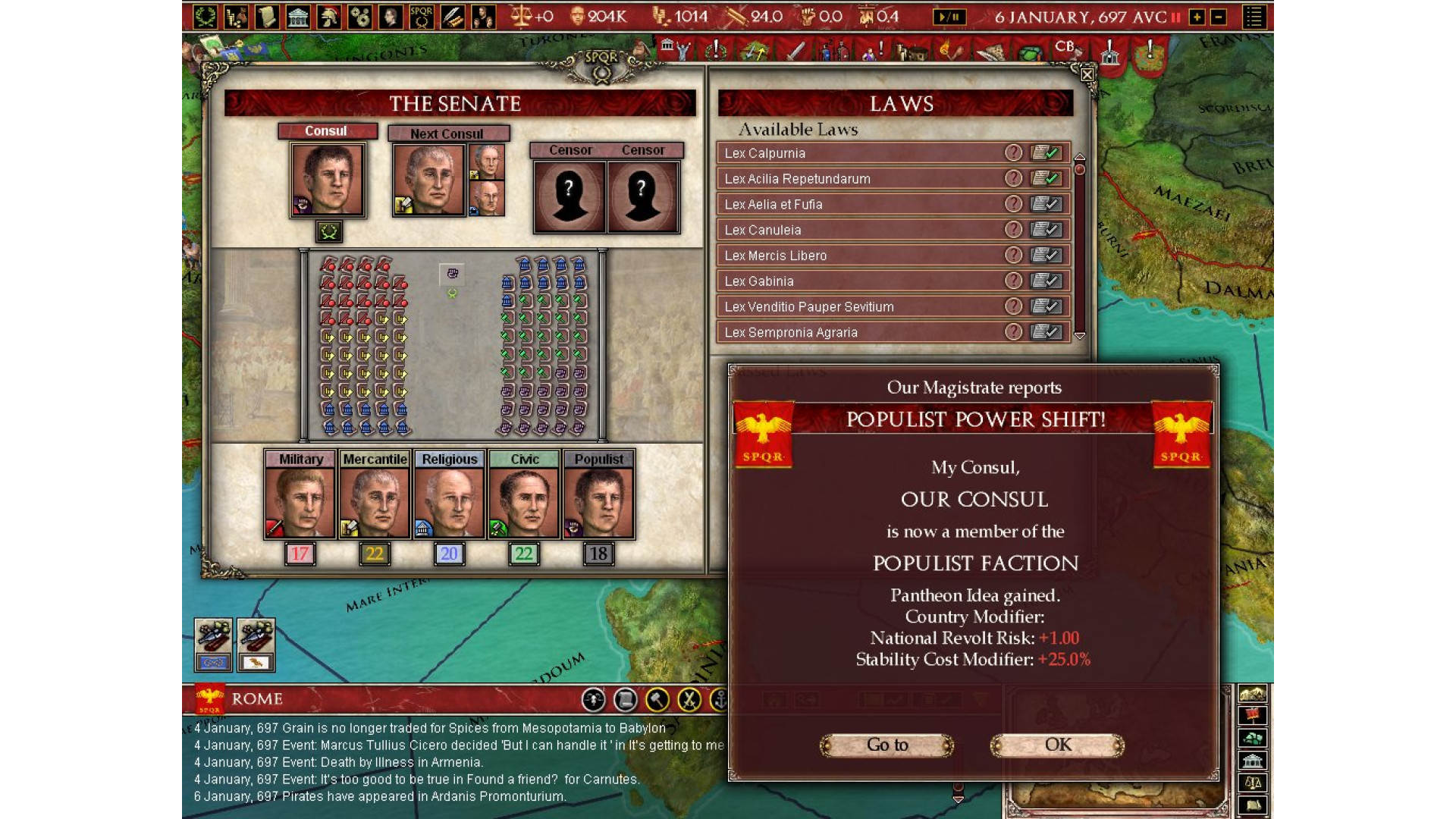Open the laurel wreath overview in top bar
The height and width of the screenshot is (819, 1456).
click(x=205, y=17)
